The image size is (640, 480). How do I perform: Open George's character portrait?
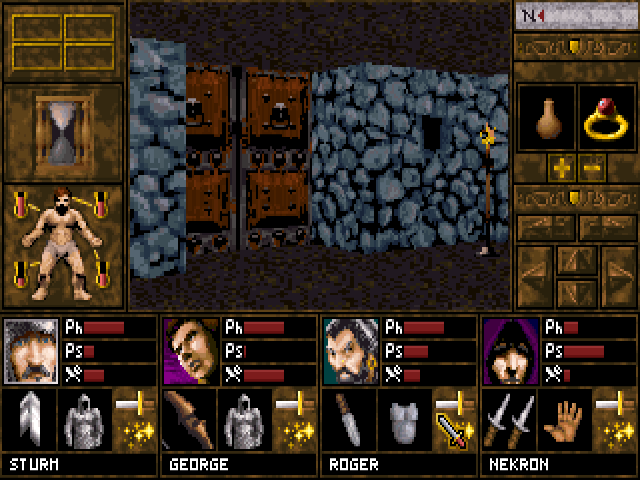pos(191,352)
